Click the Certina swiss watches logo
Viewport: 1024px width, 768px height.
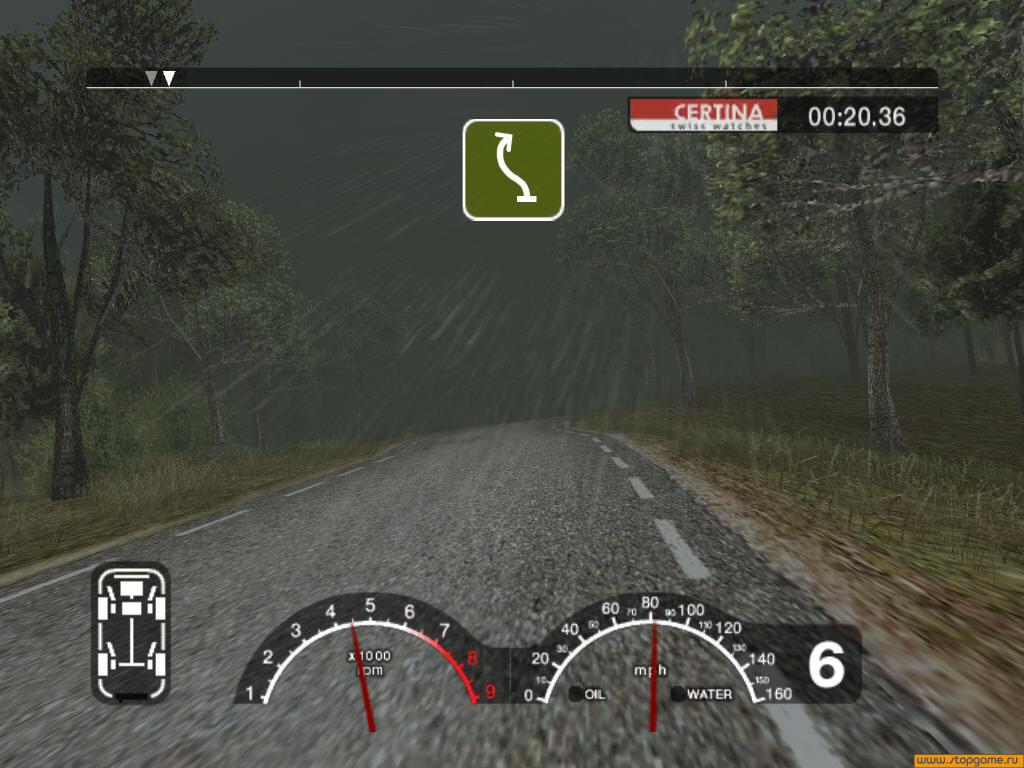click(x=704, y=115)
